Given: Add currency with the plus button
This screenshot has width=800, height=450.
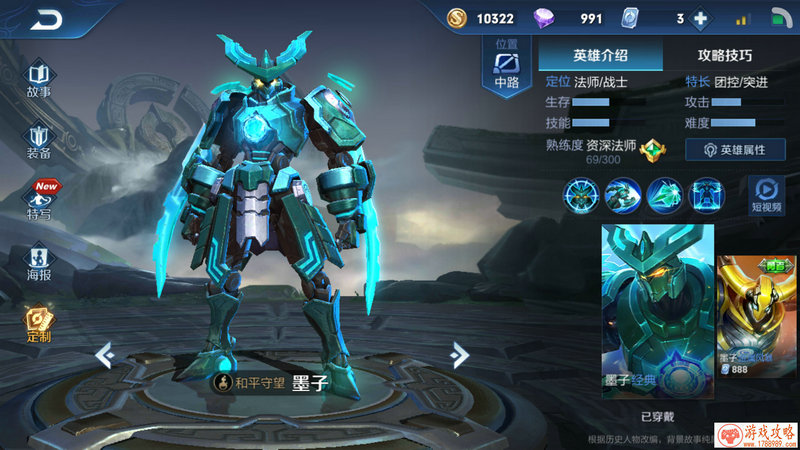Looking at the screenshot, I should coord(701,18).
